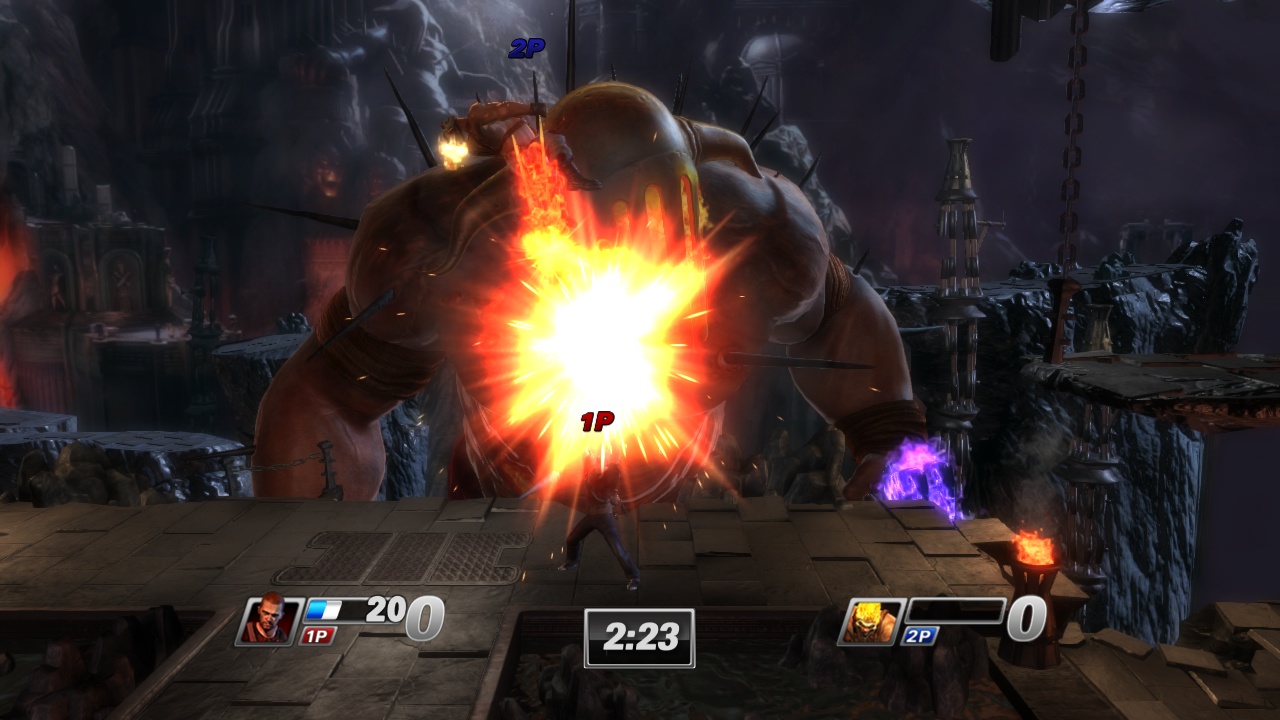
Task: Click the 1P tag over the explosion
Action: 598,420
